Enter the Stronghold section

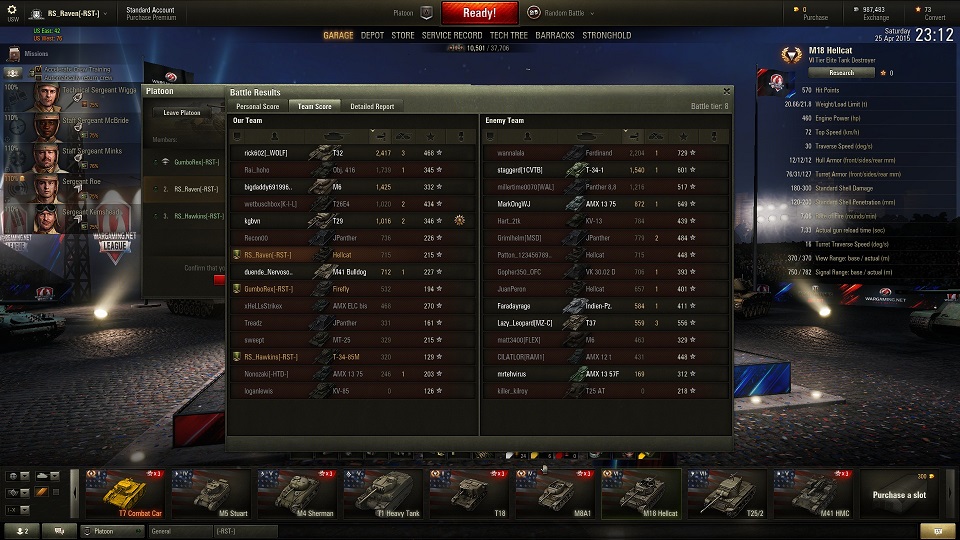[607, 35]
